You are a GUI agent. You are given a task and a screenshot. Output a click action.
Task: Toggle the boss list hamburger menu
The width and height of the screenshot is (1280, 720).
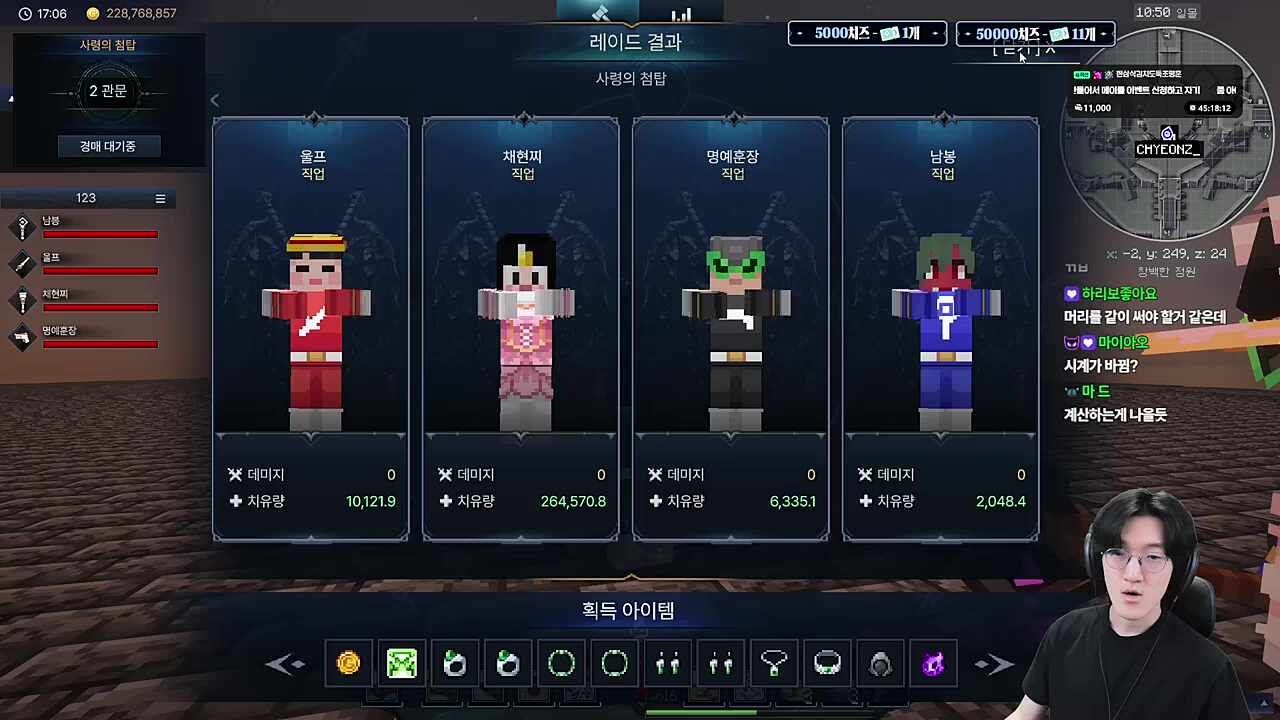[x=160, y=198]
